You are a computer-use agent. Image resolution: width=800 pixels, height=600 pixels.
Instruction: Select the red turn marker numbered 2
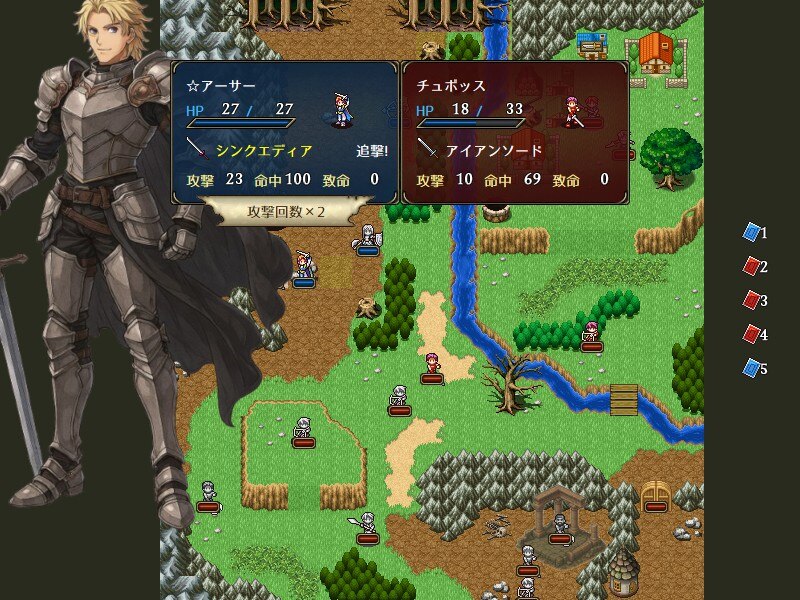coord(752,267)
